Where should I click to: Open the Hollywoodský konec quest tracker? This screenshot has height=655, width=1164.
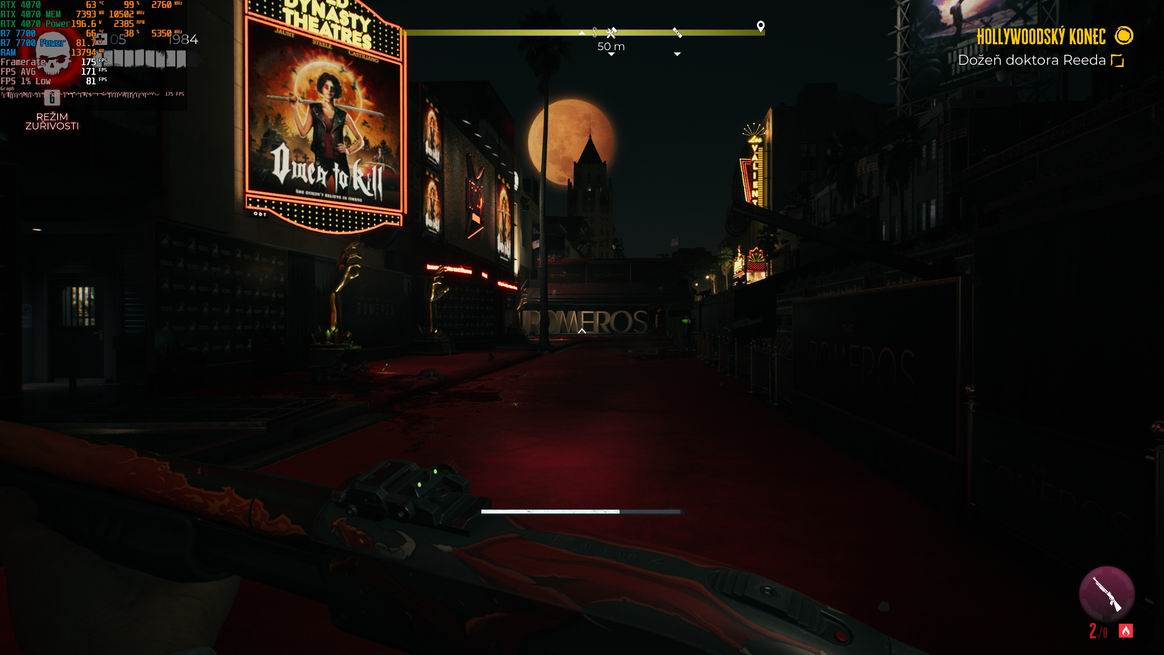[x=1041, y=37]
